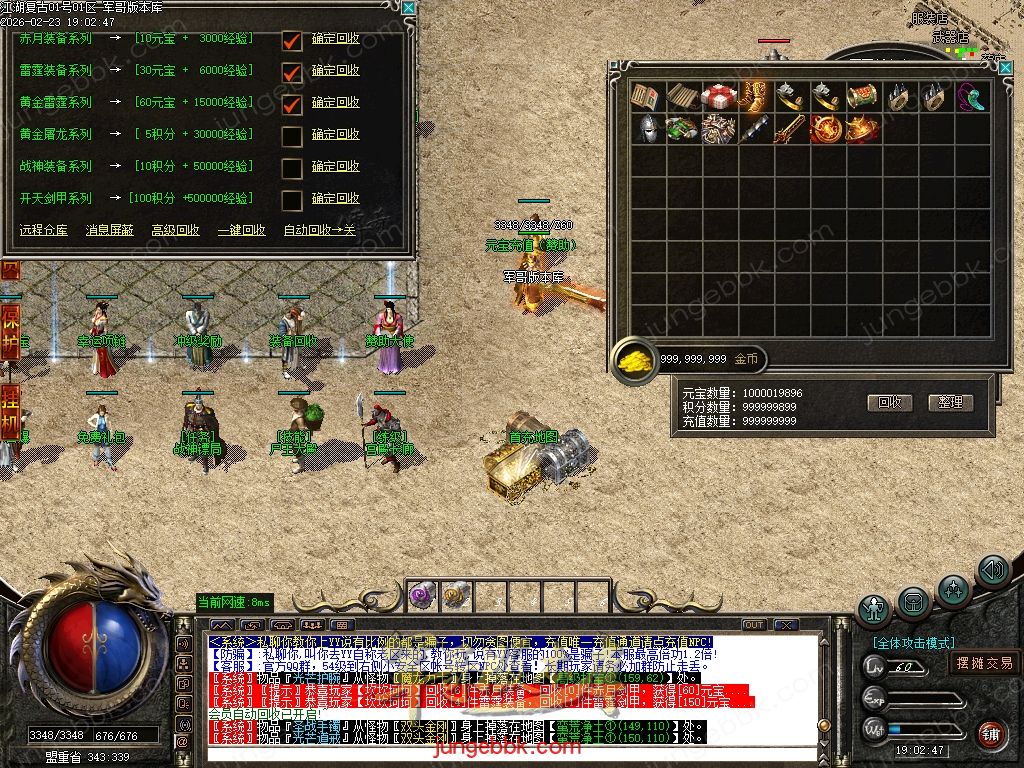Image resolution: width=1024 pixels, height=768 pixels.
Task: Select the red-and-white gift box item
Action: pos(717,97)
